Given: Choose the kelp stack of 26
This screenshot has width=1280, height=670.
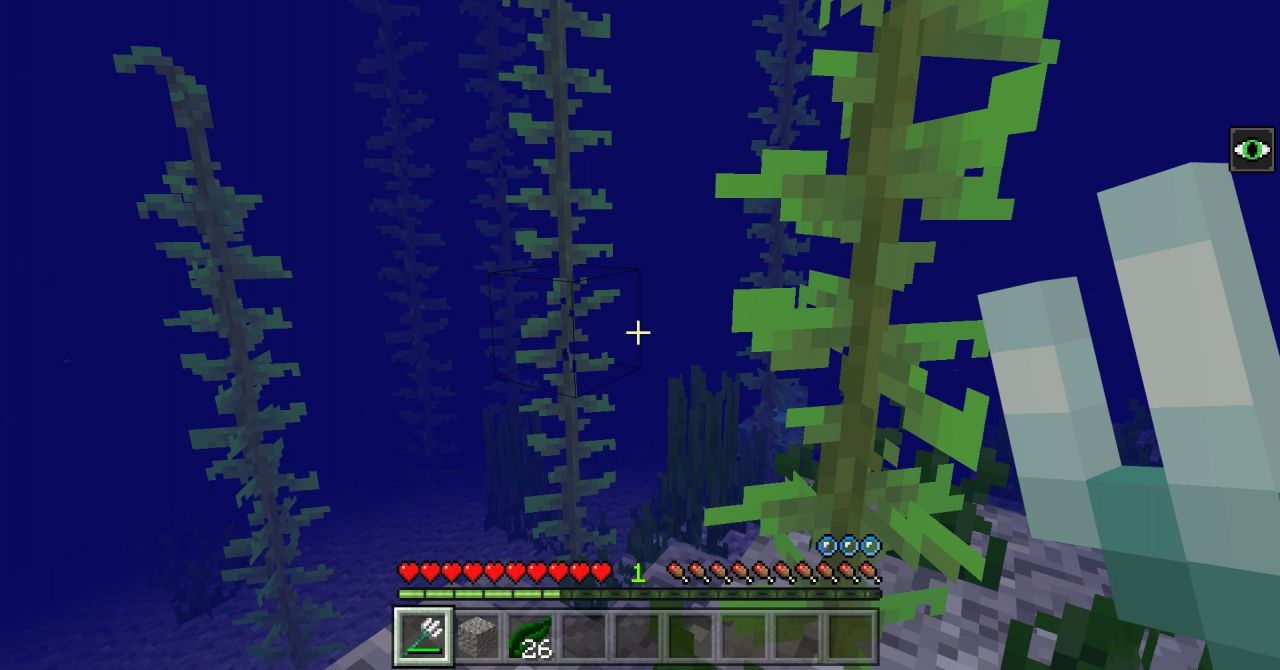Looking at the screenshot, I should pos(530,636).
